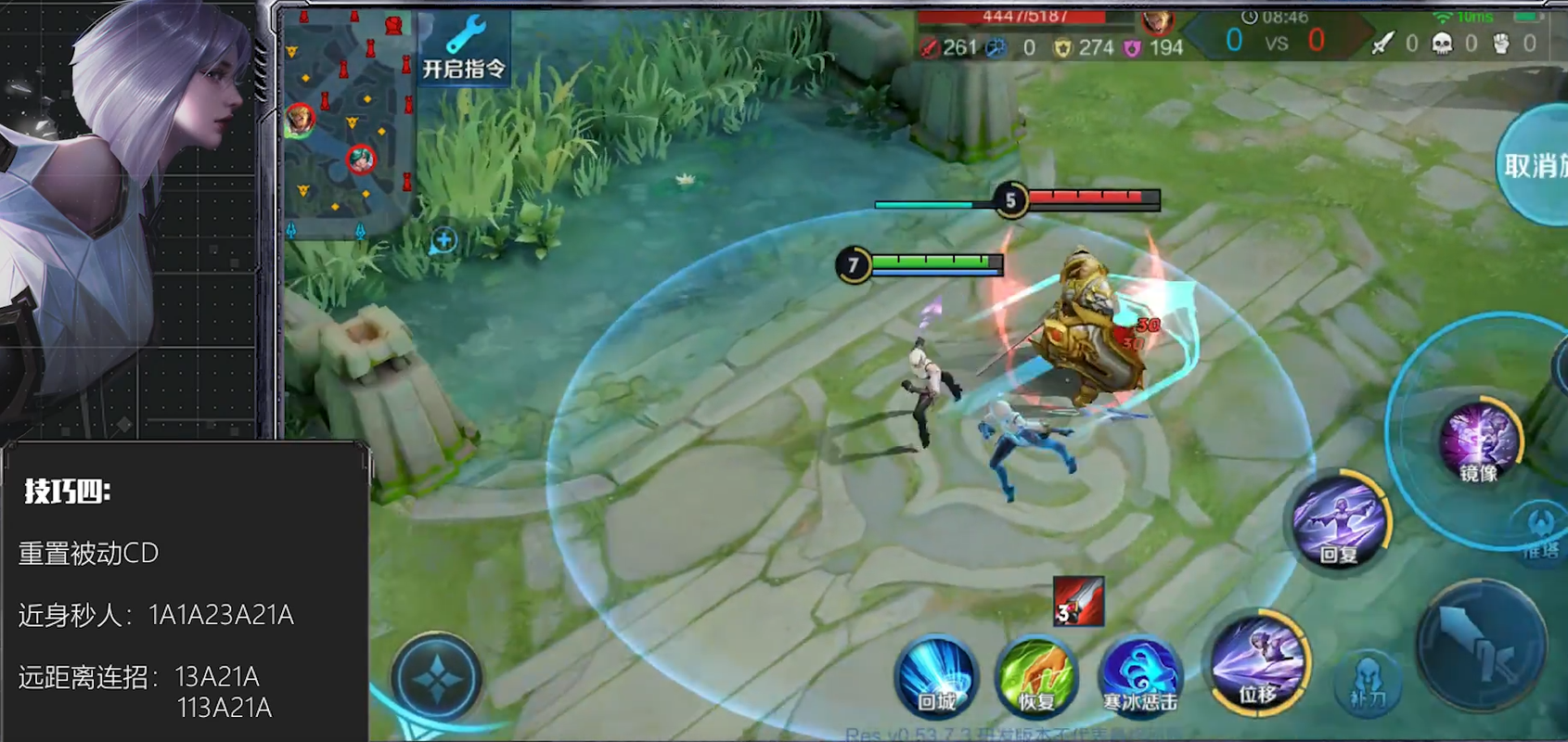Viewport: 1568px width, 742px height.
Task: Tap the 补刀 last-hit button
Action: tap(1368, 684)
